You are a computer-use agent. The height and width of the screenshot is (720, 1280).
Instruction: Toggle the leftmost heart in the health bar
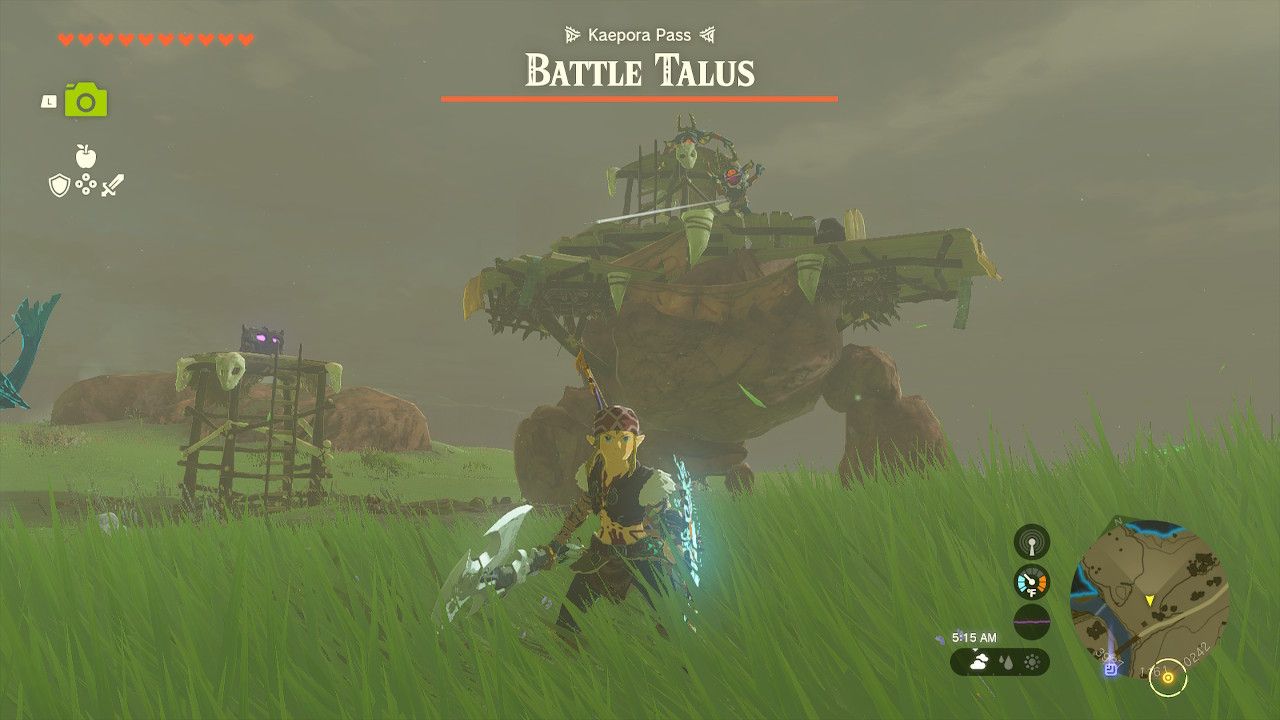(x=64, y=39)
